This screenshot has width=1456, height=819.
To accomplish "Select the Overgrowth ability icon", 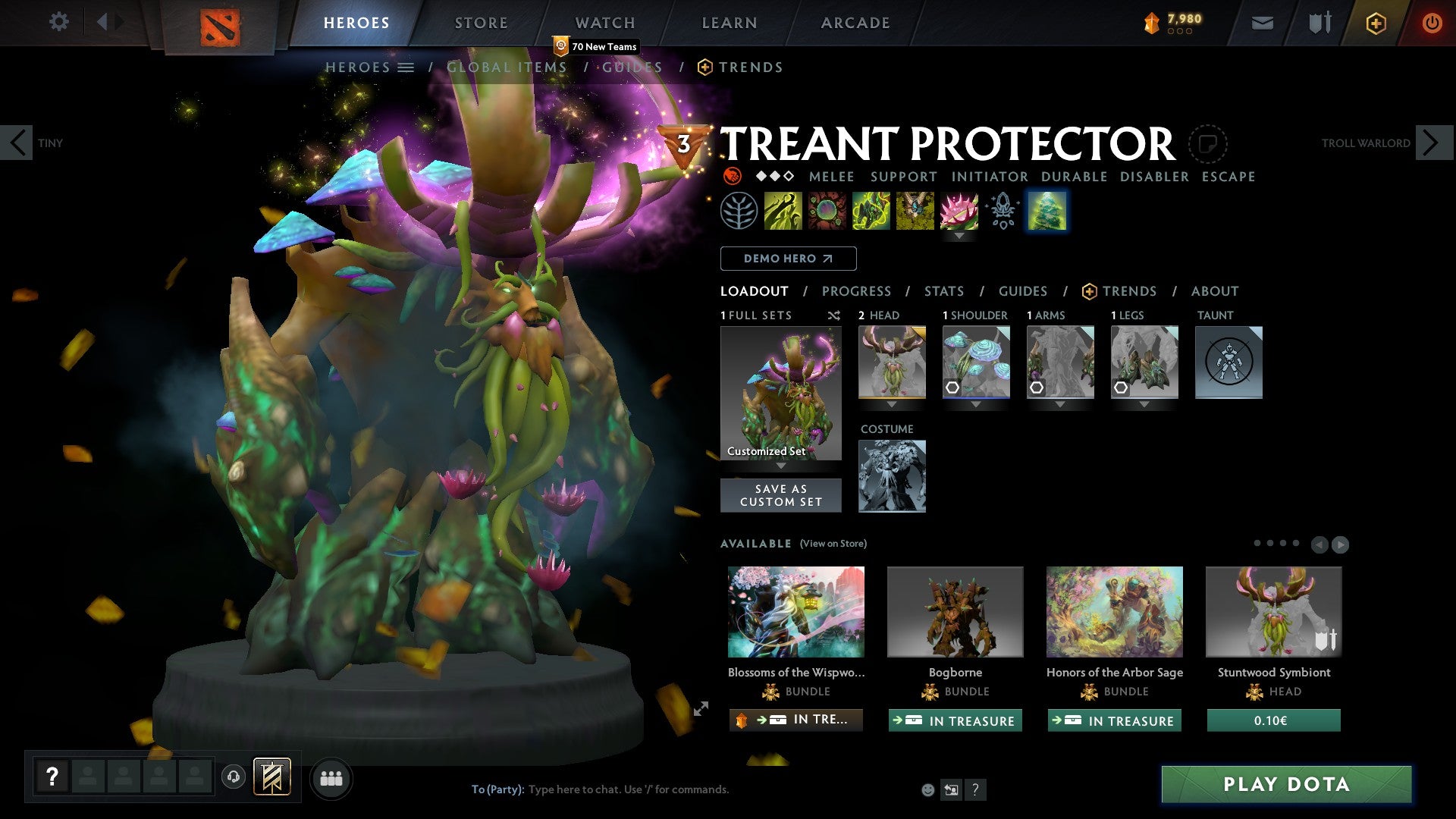I will (x=960, y=211).
